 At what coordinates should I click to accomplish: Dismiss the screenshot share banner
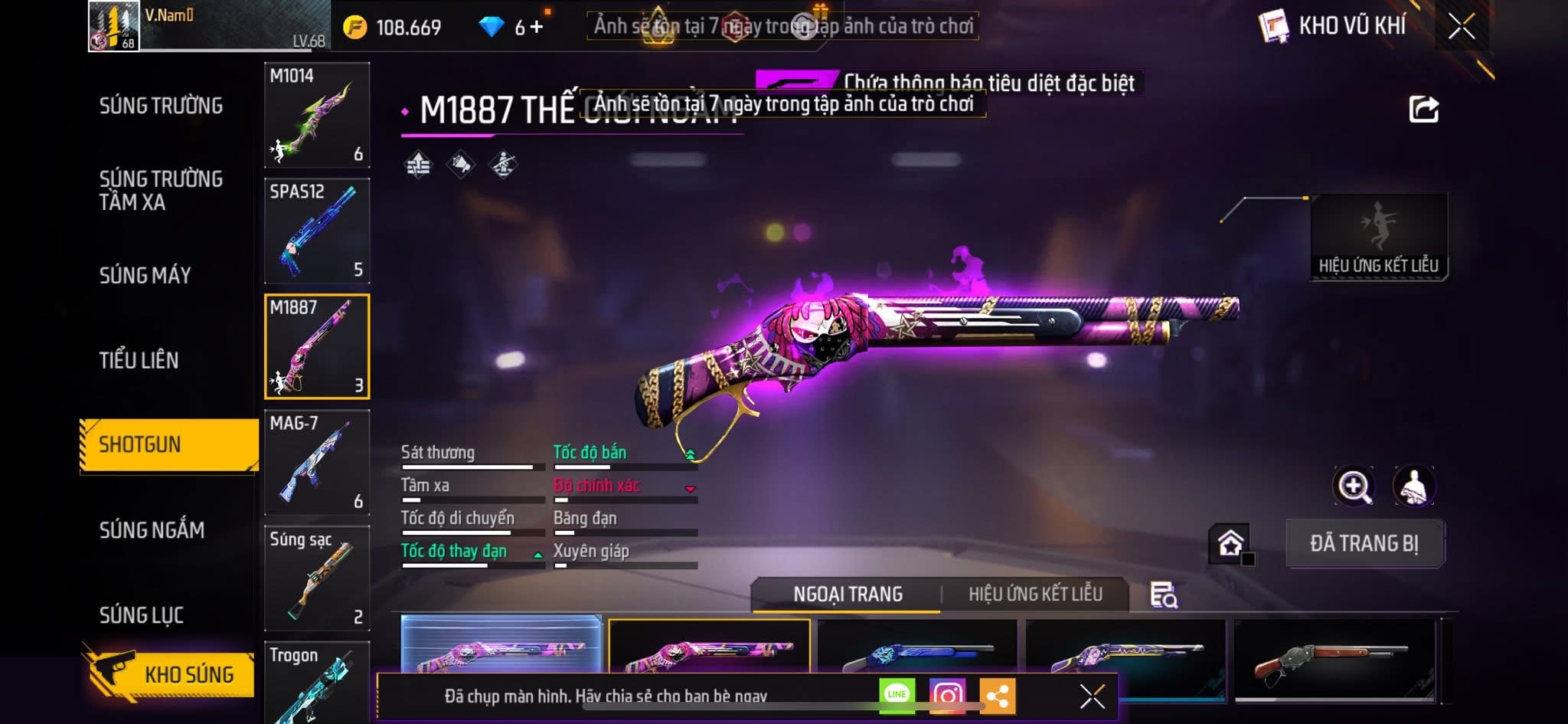(1092, 696)
